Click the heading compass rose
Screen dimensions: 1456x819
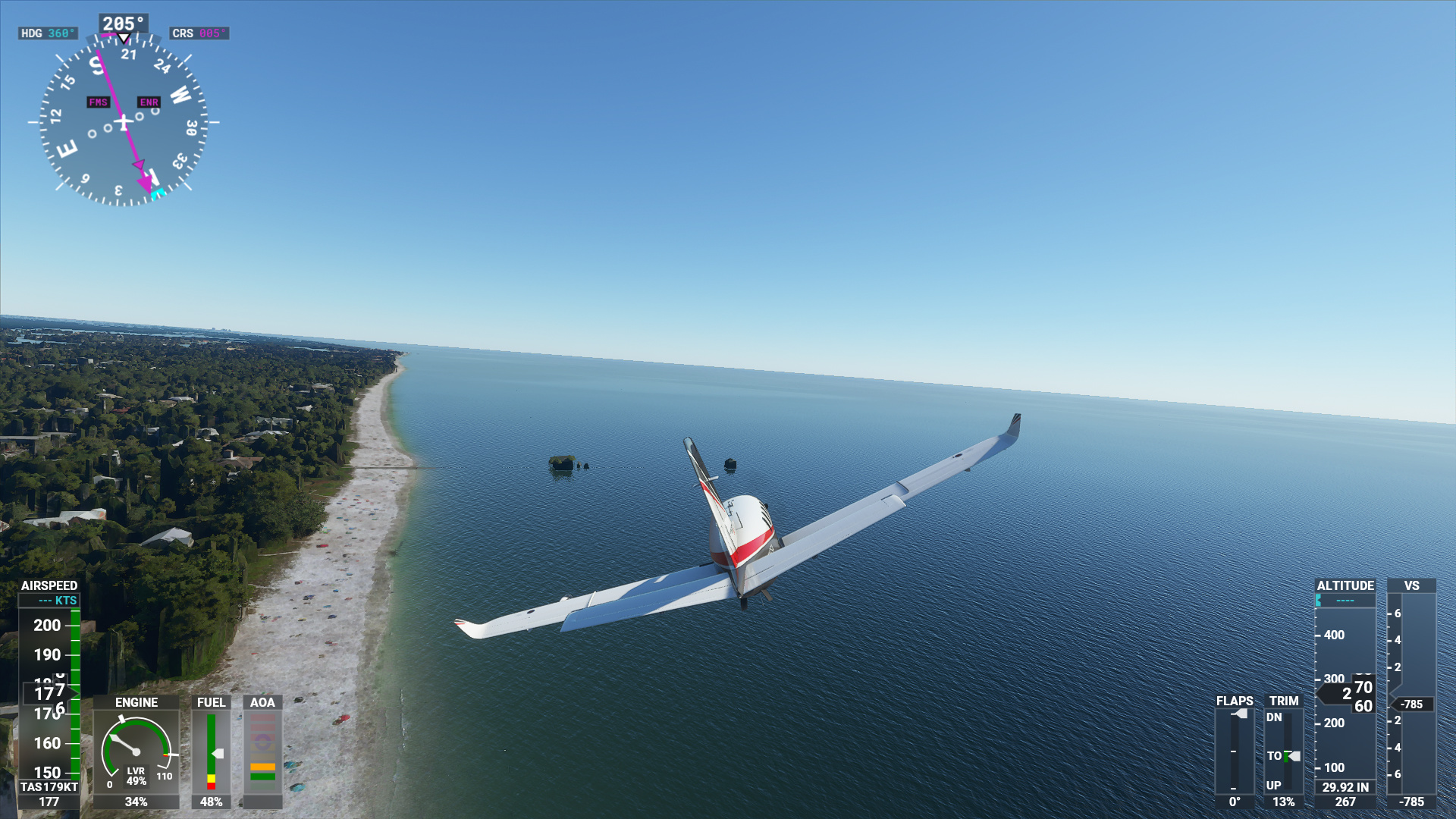click(124, 121)
